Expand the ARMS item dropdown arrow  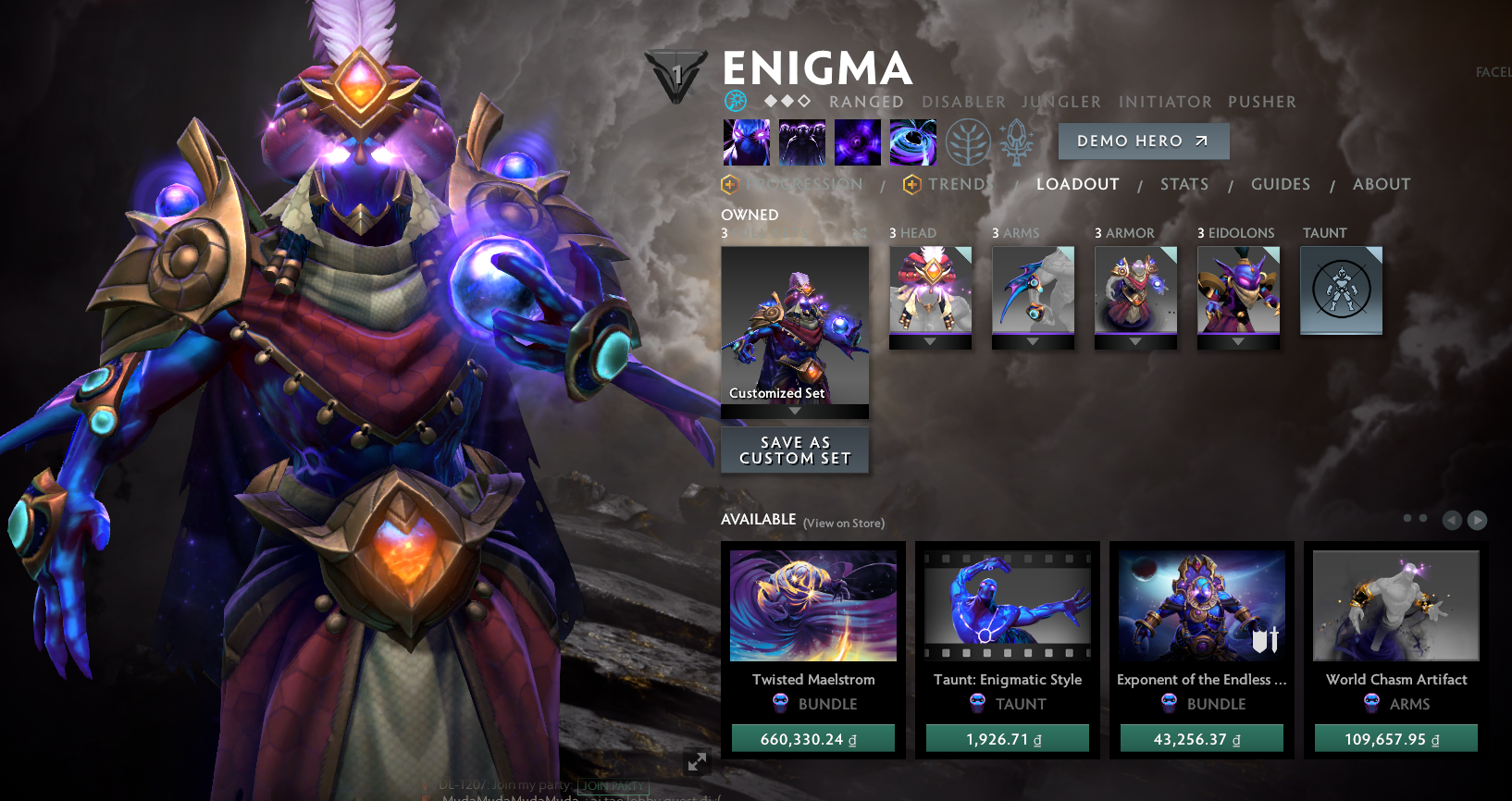[1033, 342]
